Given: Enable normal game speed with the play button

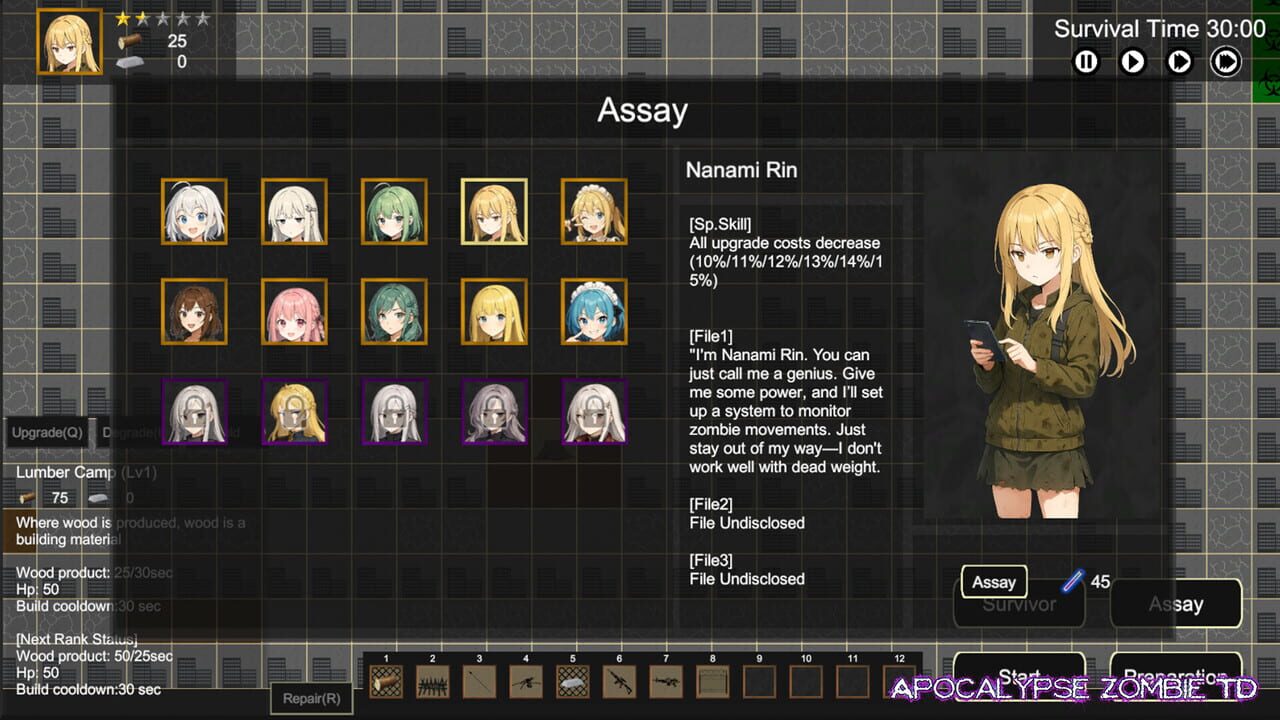Looking at the screenshot, I should [1132, 61].
